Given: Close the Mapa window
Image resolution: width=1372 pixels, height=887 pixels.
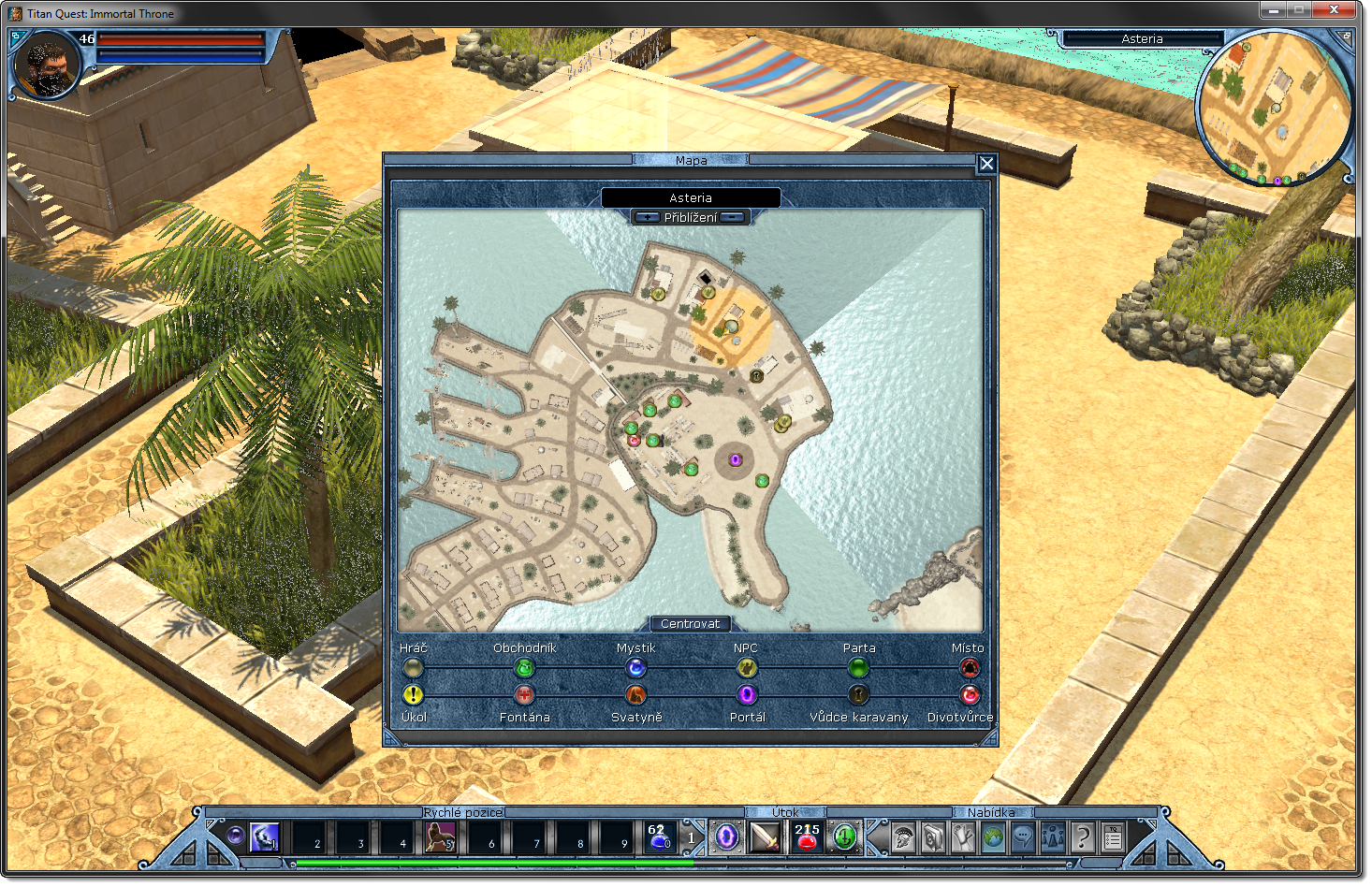Looking at the screenshot, I should [x=986, y=164].
